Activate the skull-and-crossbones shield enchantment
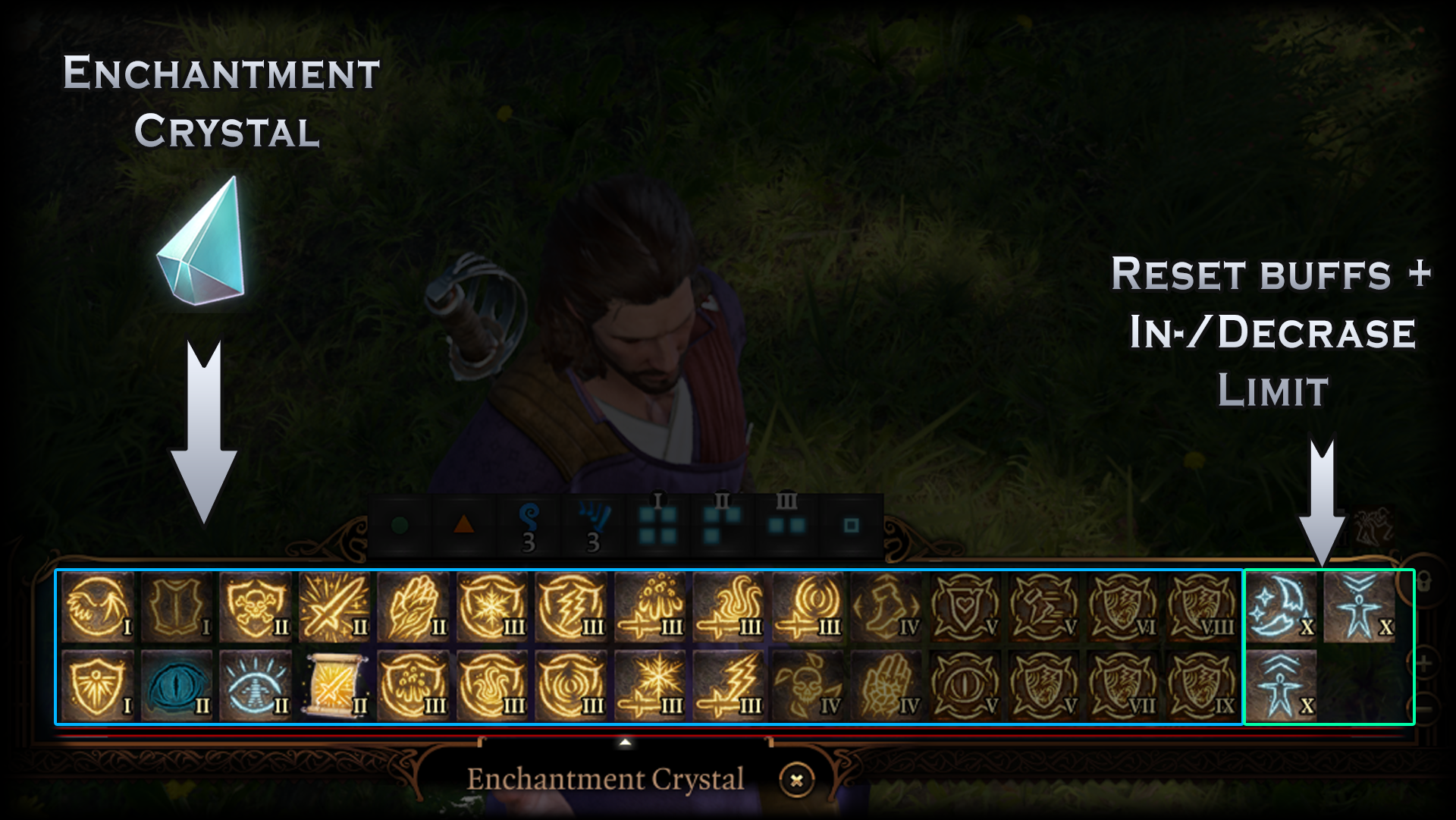The width and height of the screenshot is (1456, 820). (x=255, y=607)
